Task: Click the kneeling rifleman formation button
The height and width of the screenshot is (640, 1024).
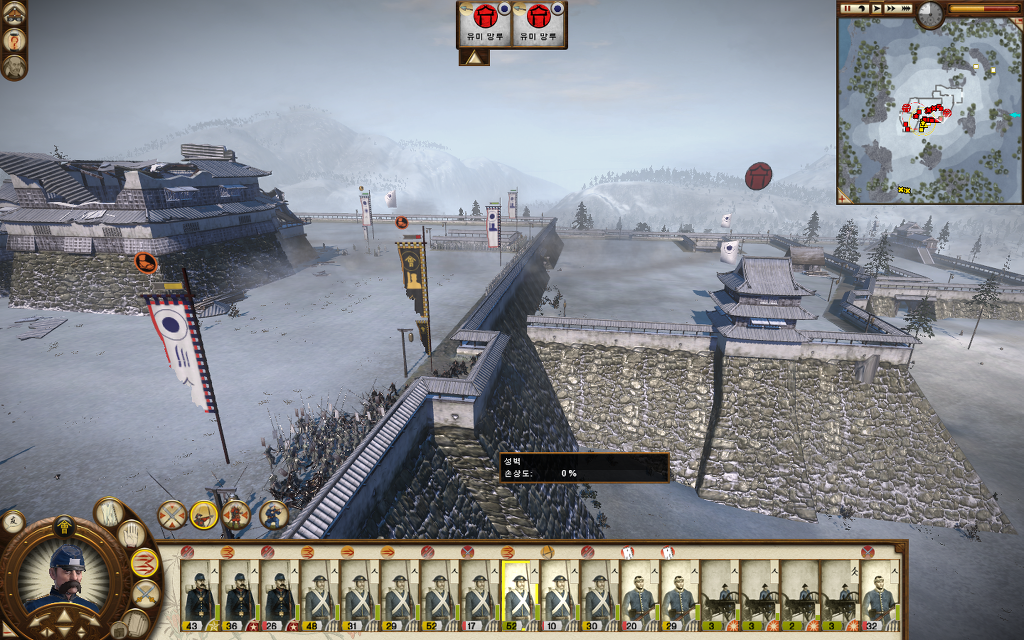Action: (274, 515)
